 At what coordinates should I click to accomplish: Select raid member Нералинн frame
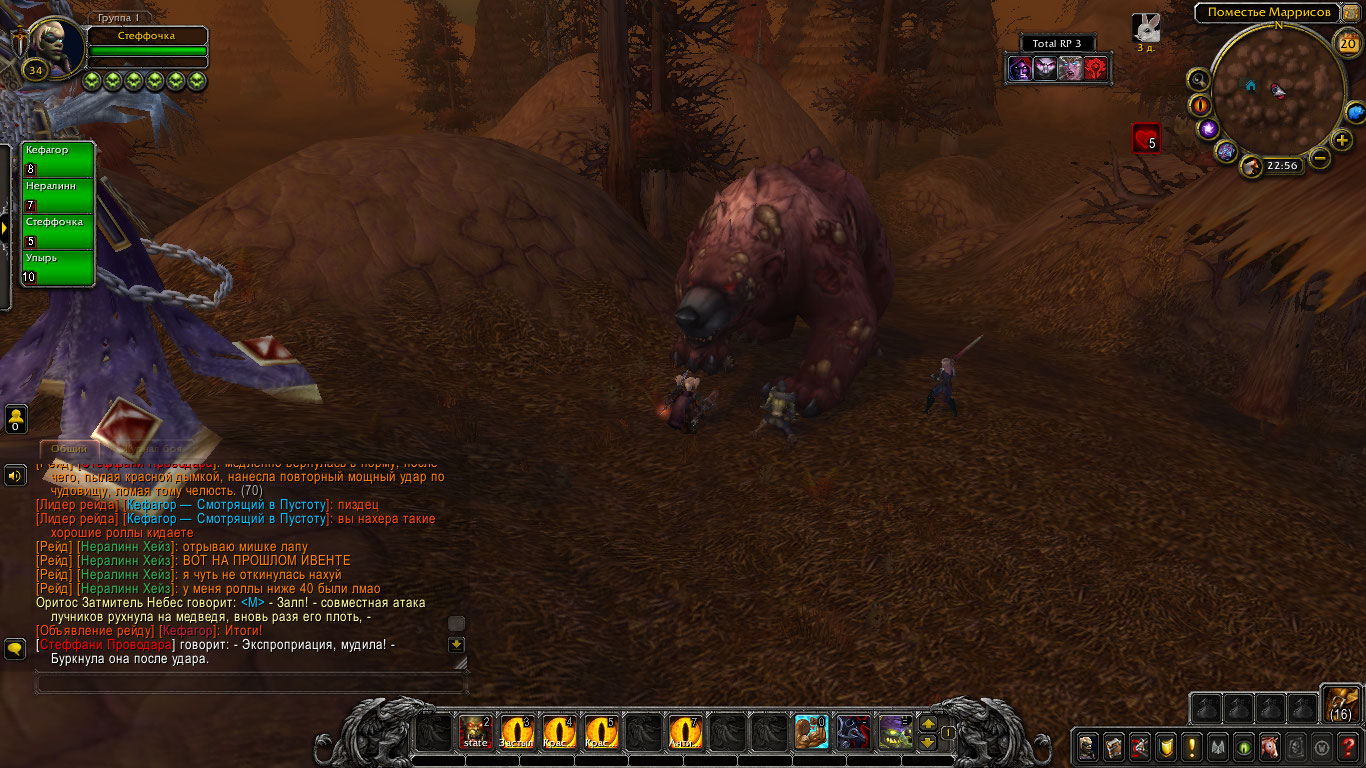pyautogui.click(x=58, y=196)
